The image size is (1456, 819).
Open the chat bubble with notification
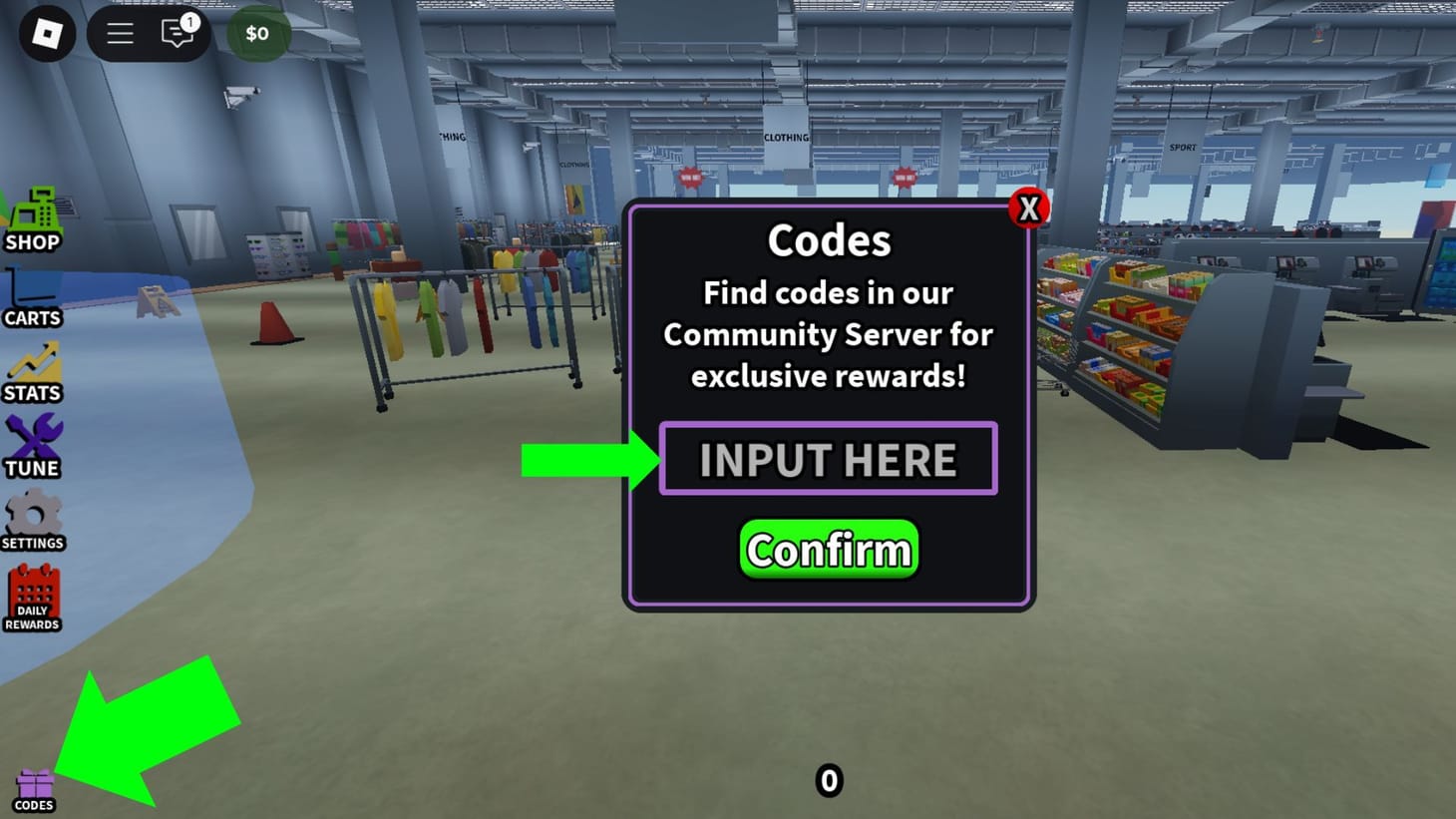(179, 35)
